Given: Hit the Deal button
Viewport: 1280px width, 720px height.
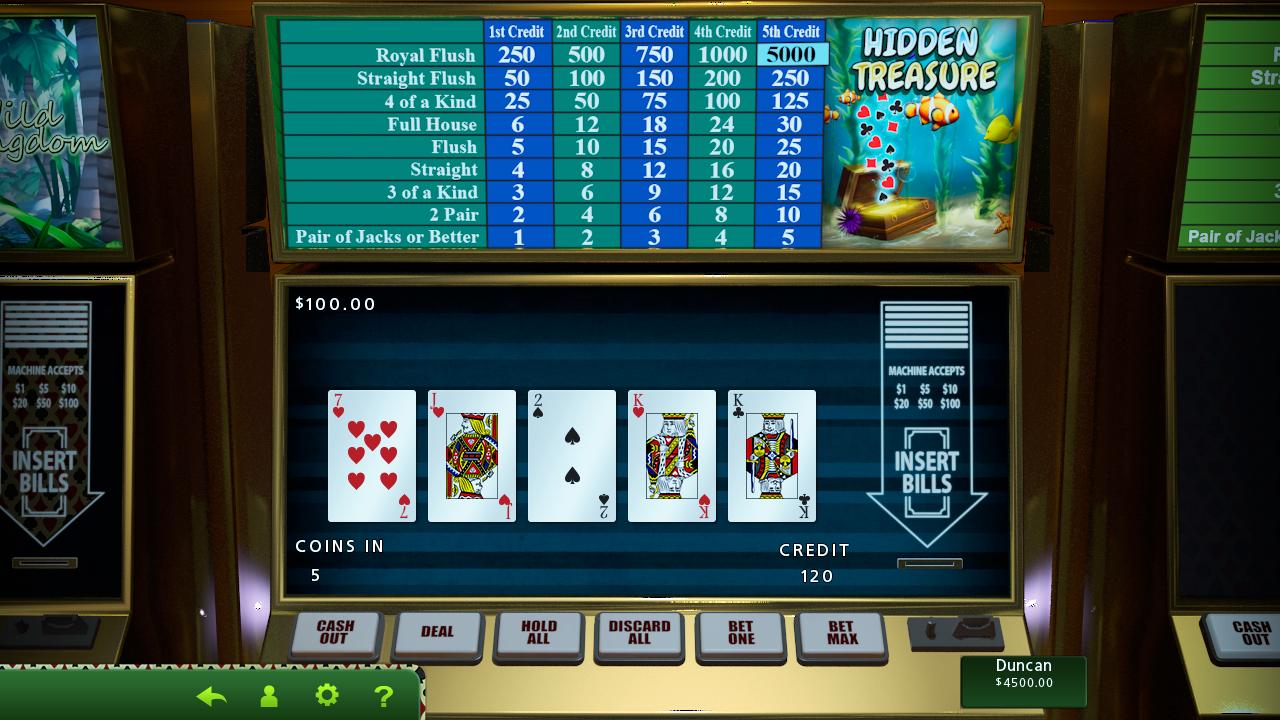Looking at the screenshot, I should (437, 632).
